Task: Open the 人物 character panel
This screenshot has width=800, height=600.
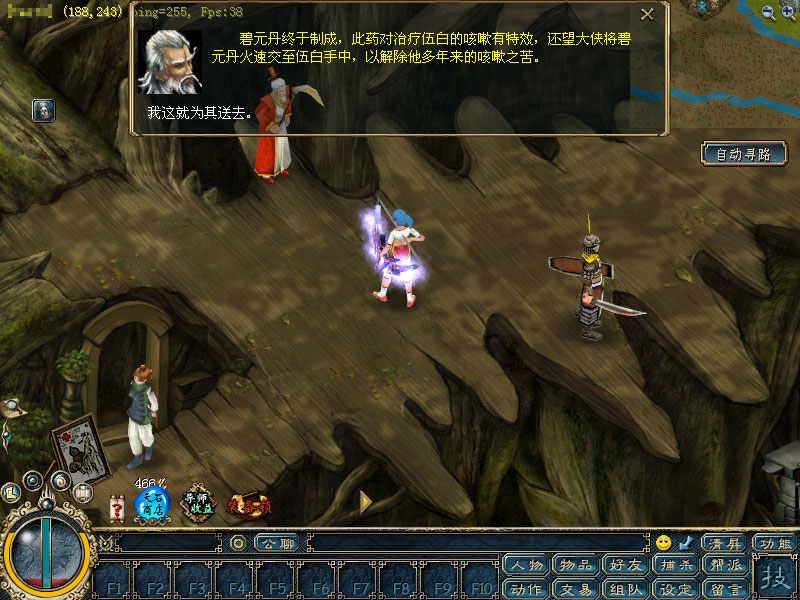Action: (x=527, y=565)
